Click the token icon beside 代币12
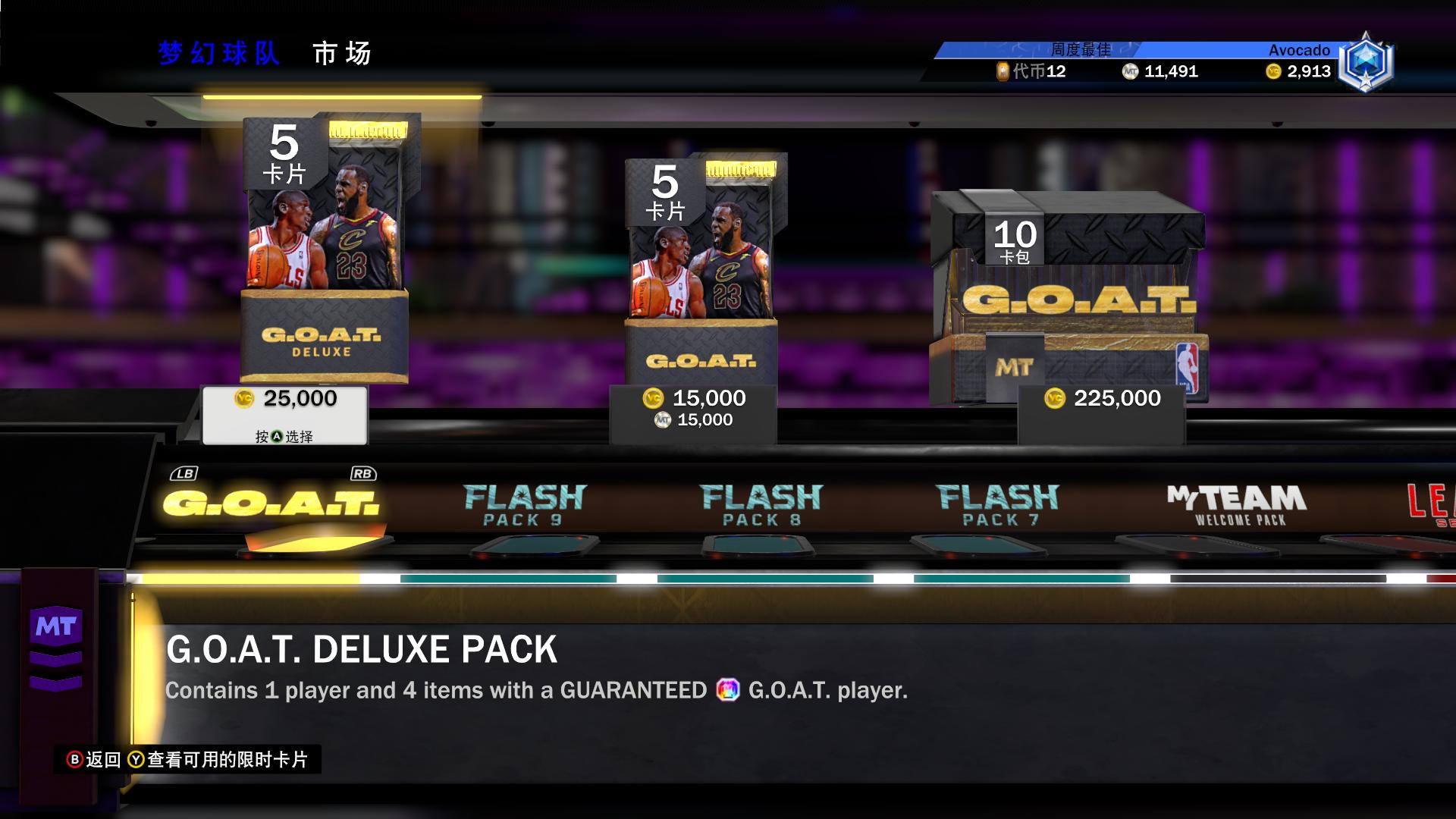 [x=1003, y=73]
